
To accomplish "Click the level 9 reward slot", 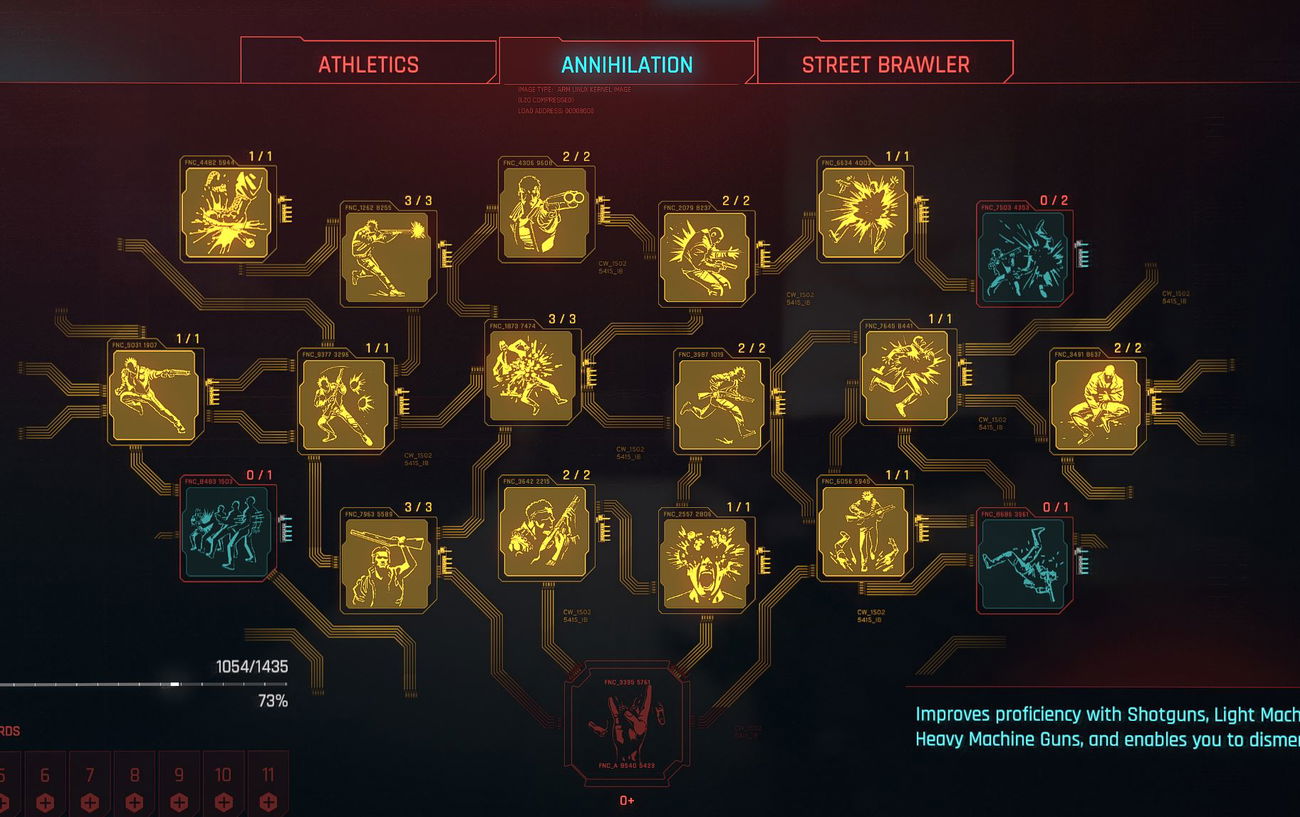I will click(x=179, y=785).
